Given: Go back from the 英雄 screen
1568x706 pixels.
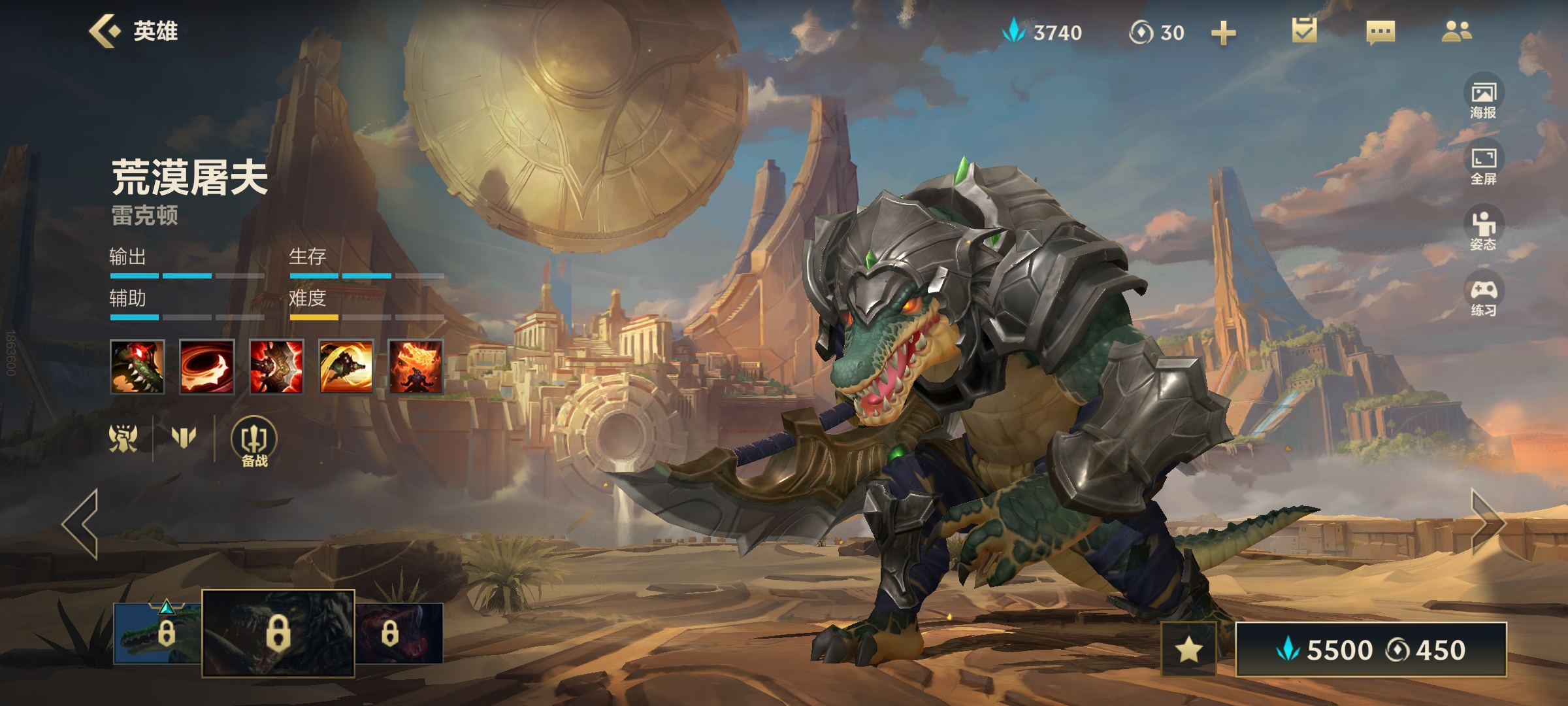Looking at the screenshot, I should pos(105,31).
